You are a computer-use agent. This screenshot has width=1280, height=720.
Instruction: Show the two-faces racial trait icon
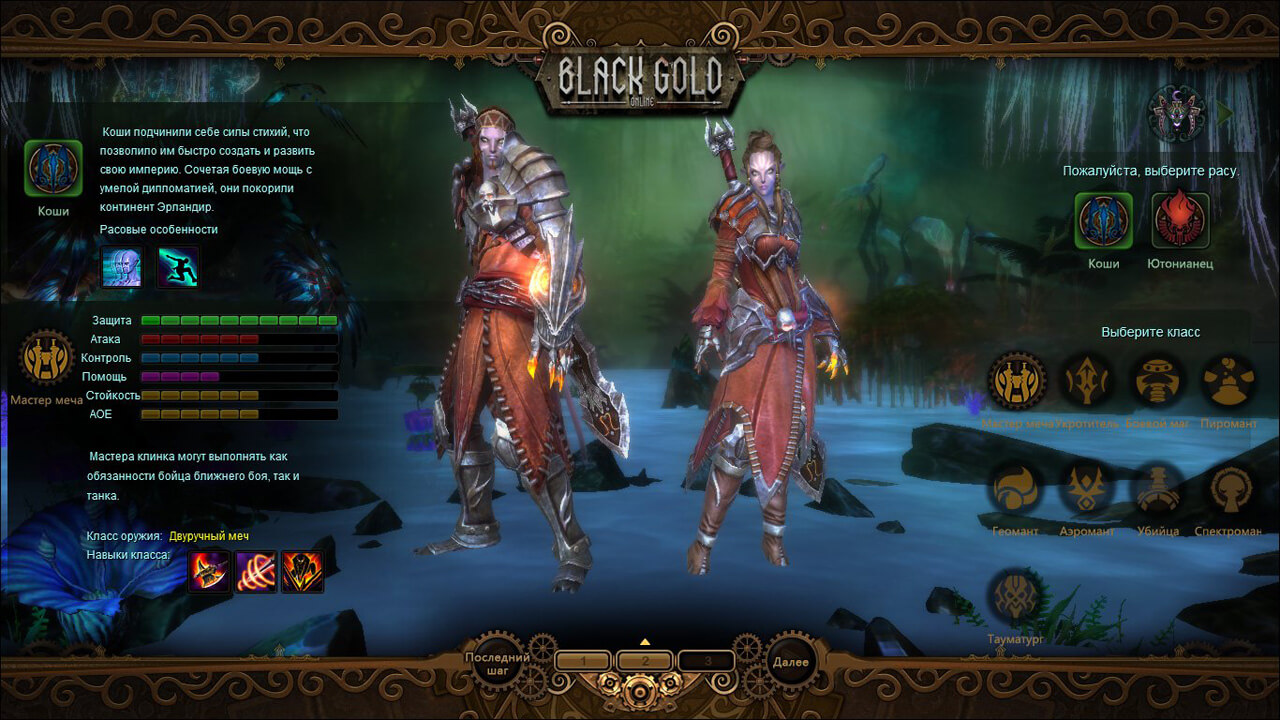coord(122,267)
